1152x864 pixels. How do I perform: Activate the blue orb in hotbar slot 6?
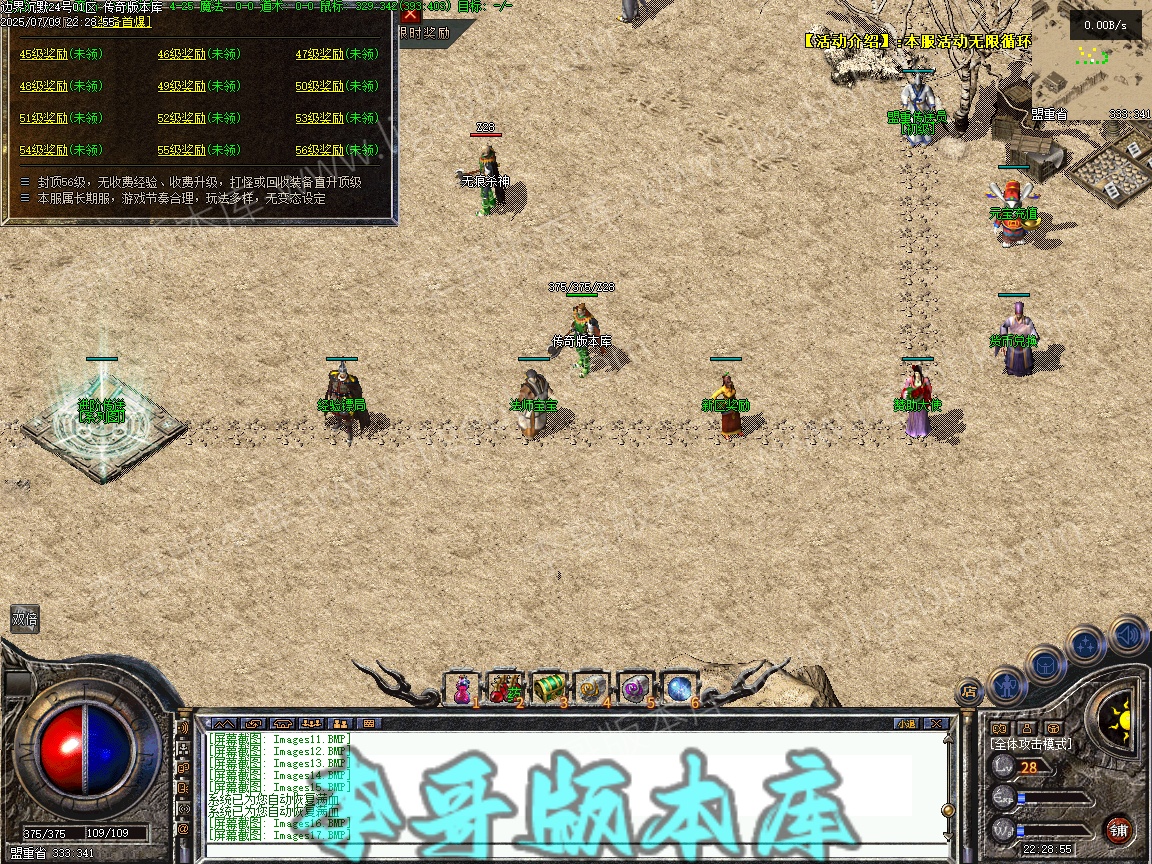[679, 689]
